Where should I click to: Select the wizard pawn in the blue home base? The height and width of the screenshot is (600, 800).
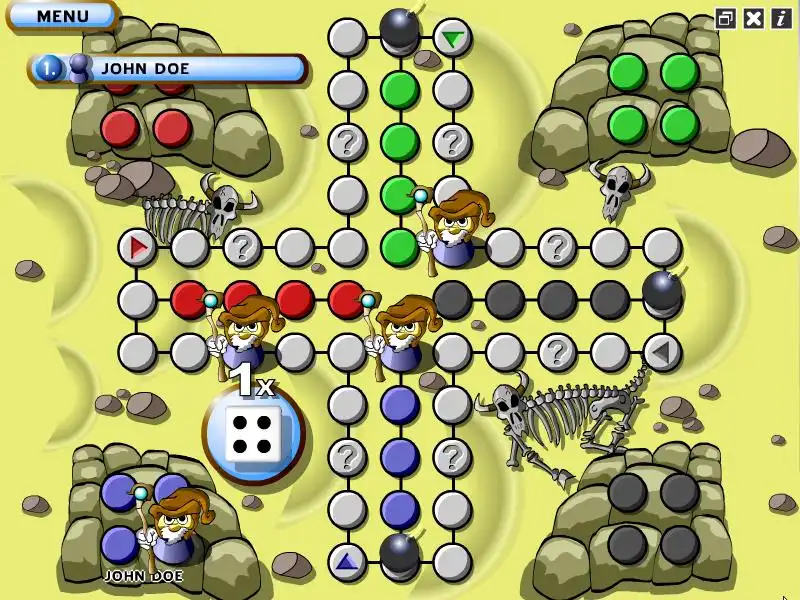click(x=174, y=524)
